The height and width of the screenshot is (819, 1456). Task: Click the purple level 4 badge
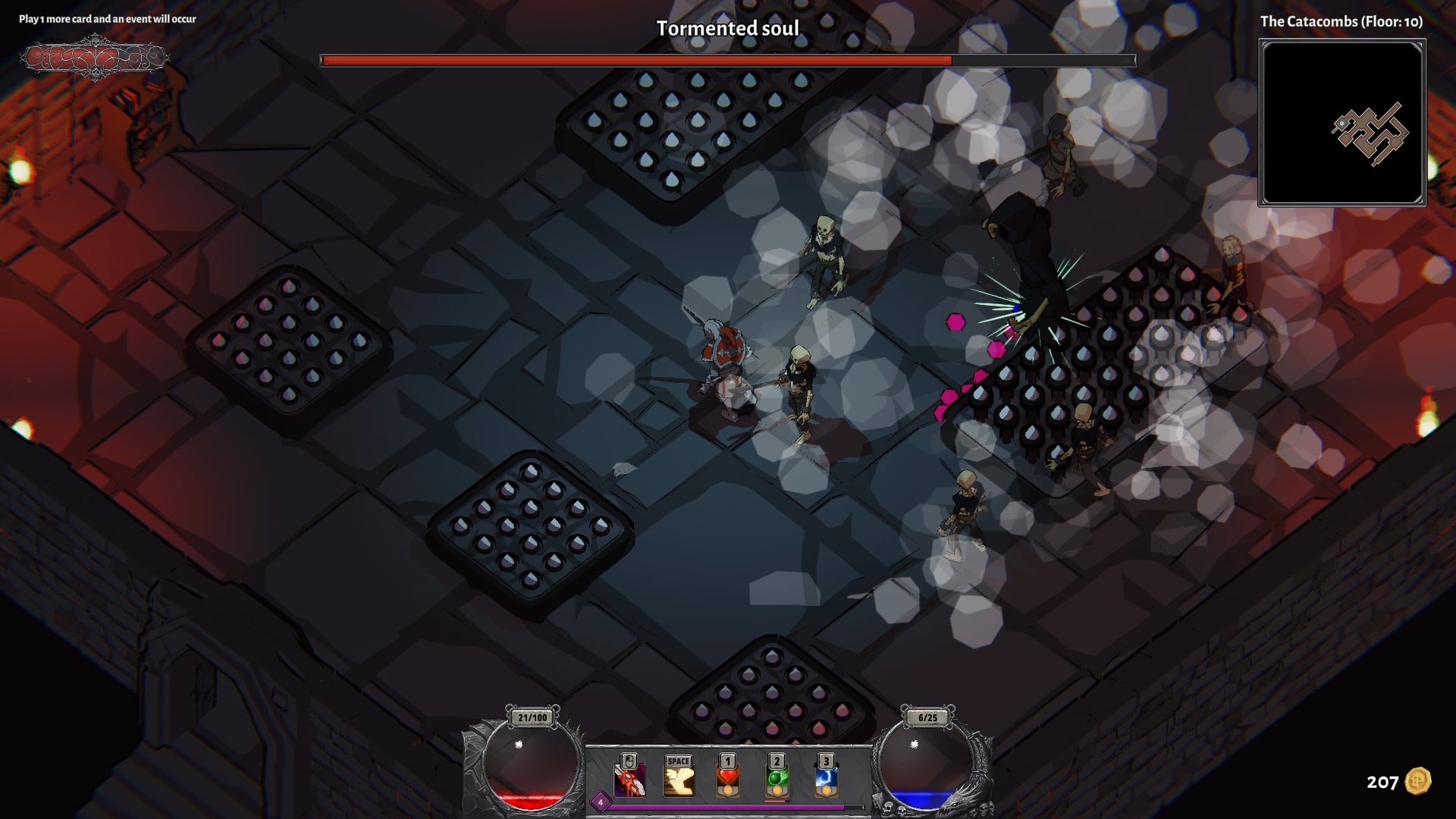pos(601,802)
